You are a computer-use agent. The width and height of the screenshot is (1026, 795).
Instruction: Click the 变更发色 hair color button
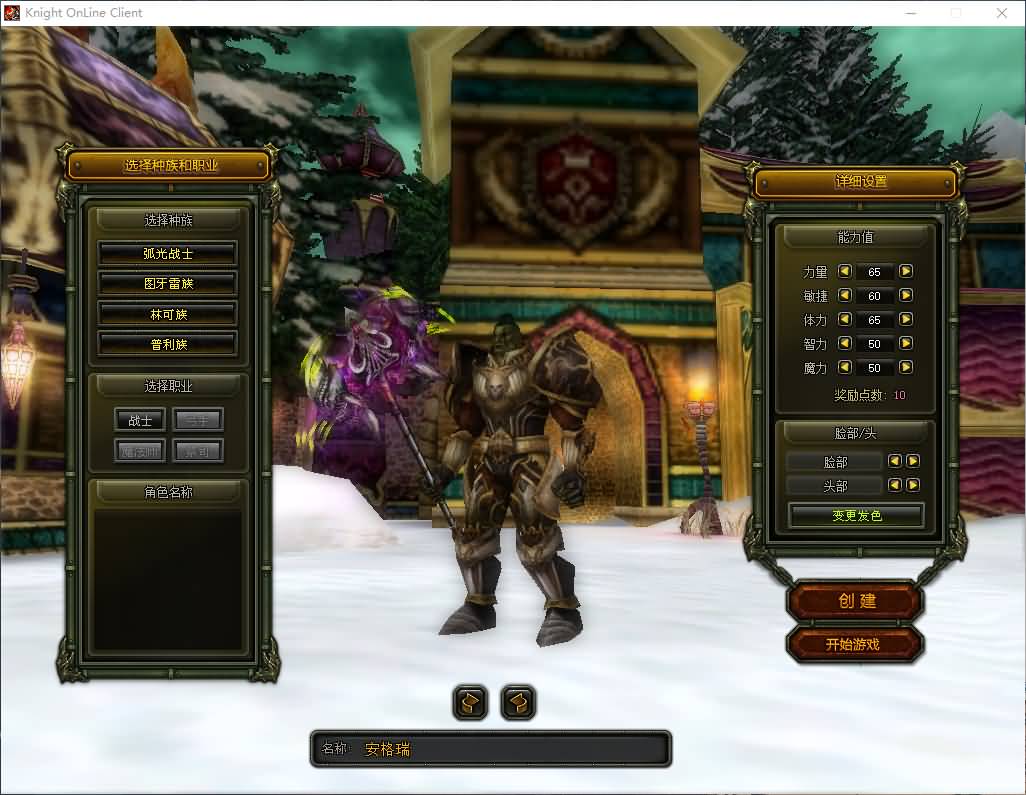click(x=856, y=516)
